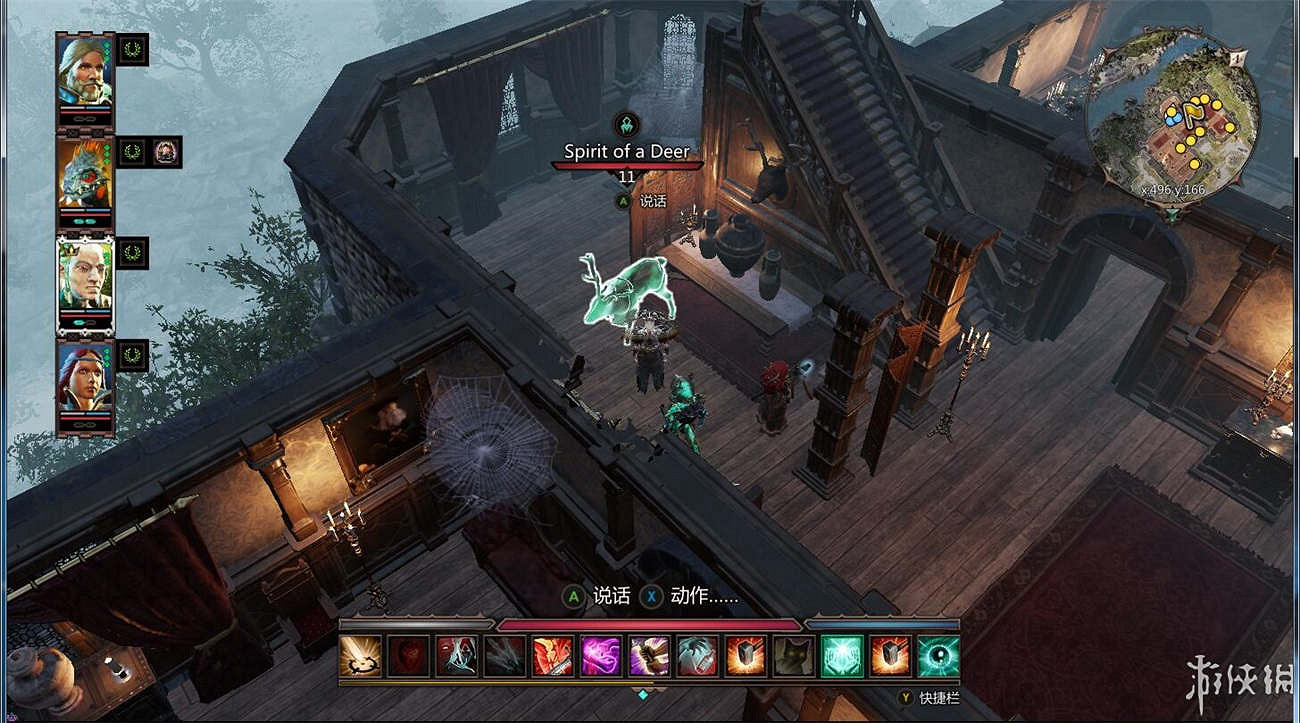
Task: Select the bearded old man party portrait
Action: 85,68
